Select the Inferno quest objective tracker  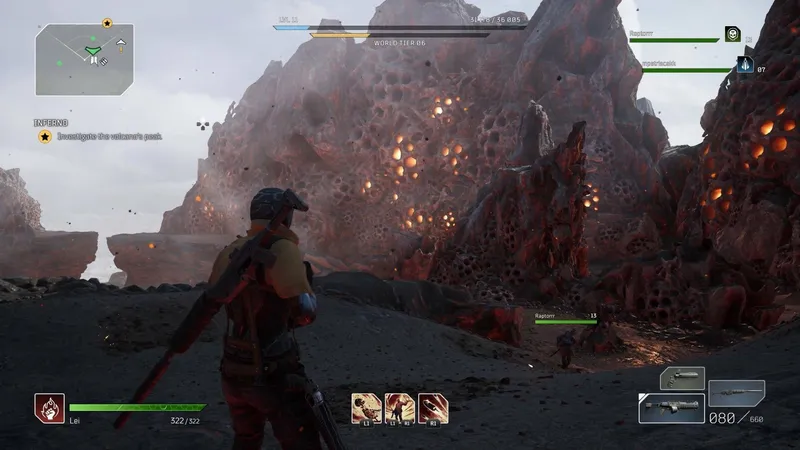[x=100, y=136]
